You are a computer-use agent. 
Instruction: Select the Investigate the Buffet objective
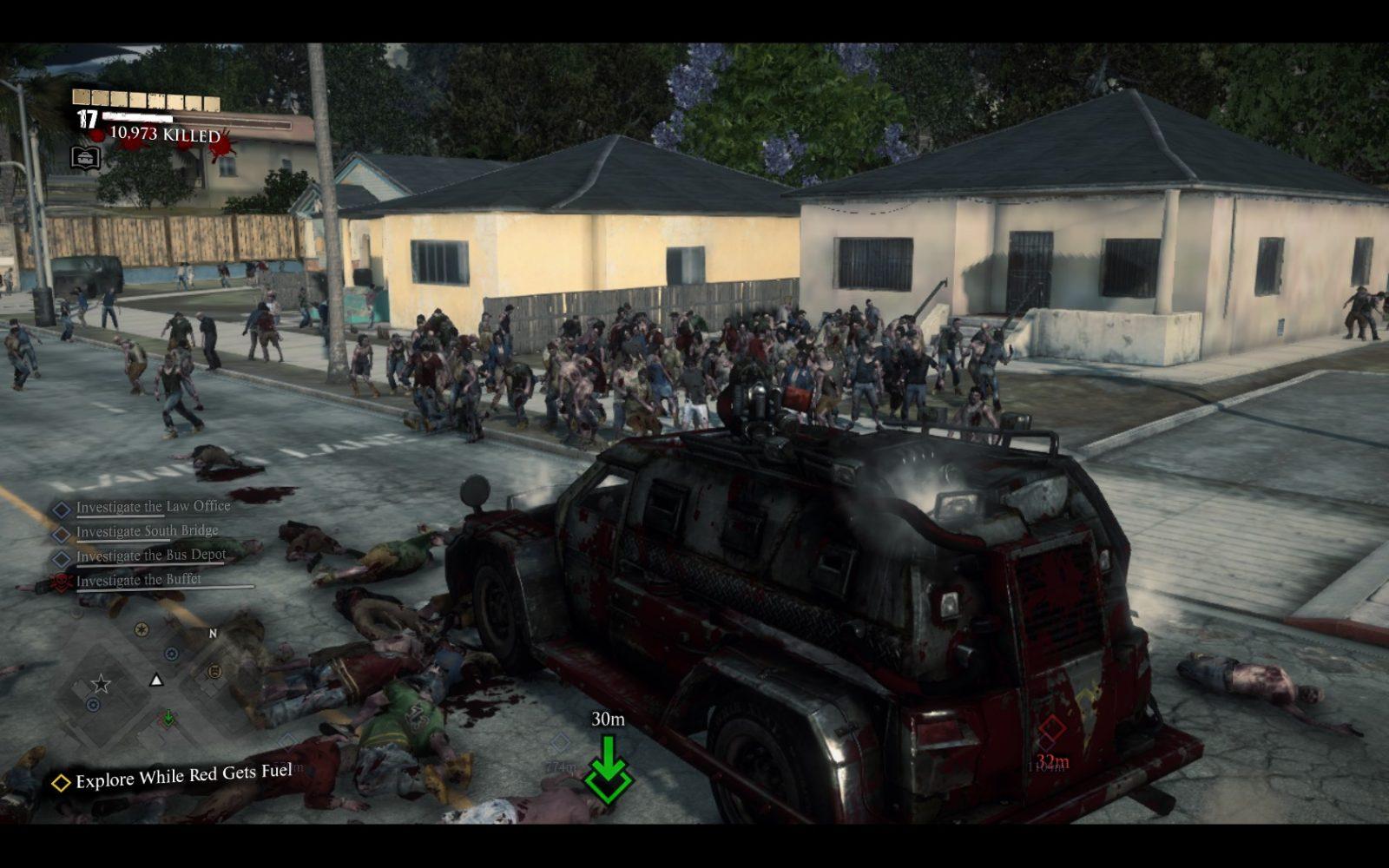click(x=138, y=580)
